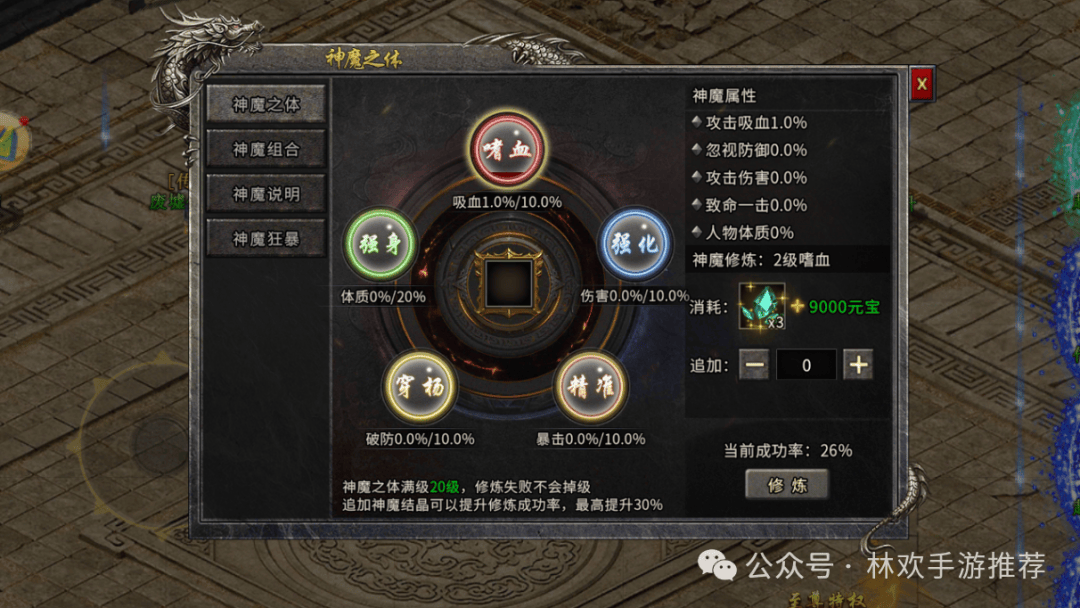Click the 修炼 button
The width and height of the screenshot is (1080, 608).
(787, 485)
